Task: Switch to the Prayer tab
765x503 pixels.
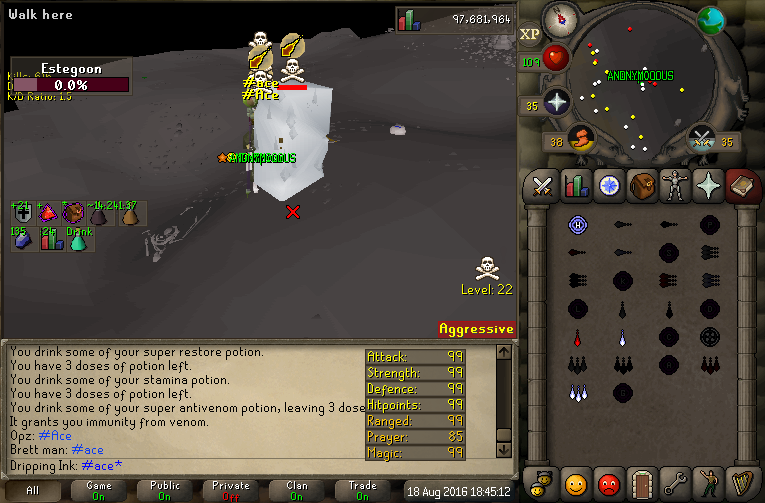Action: 707,186
